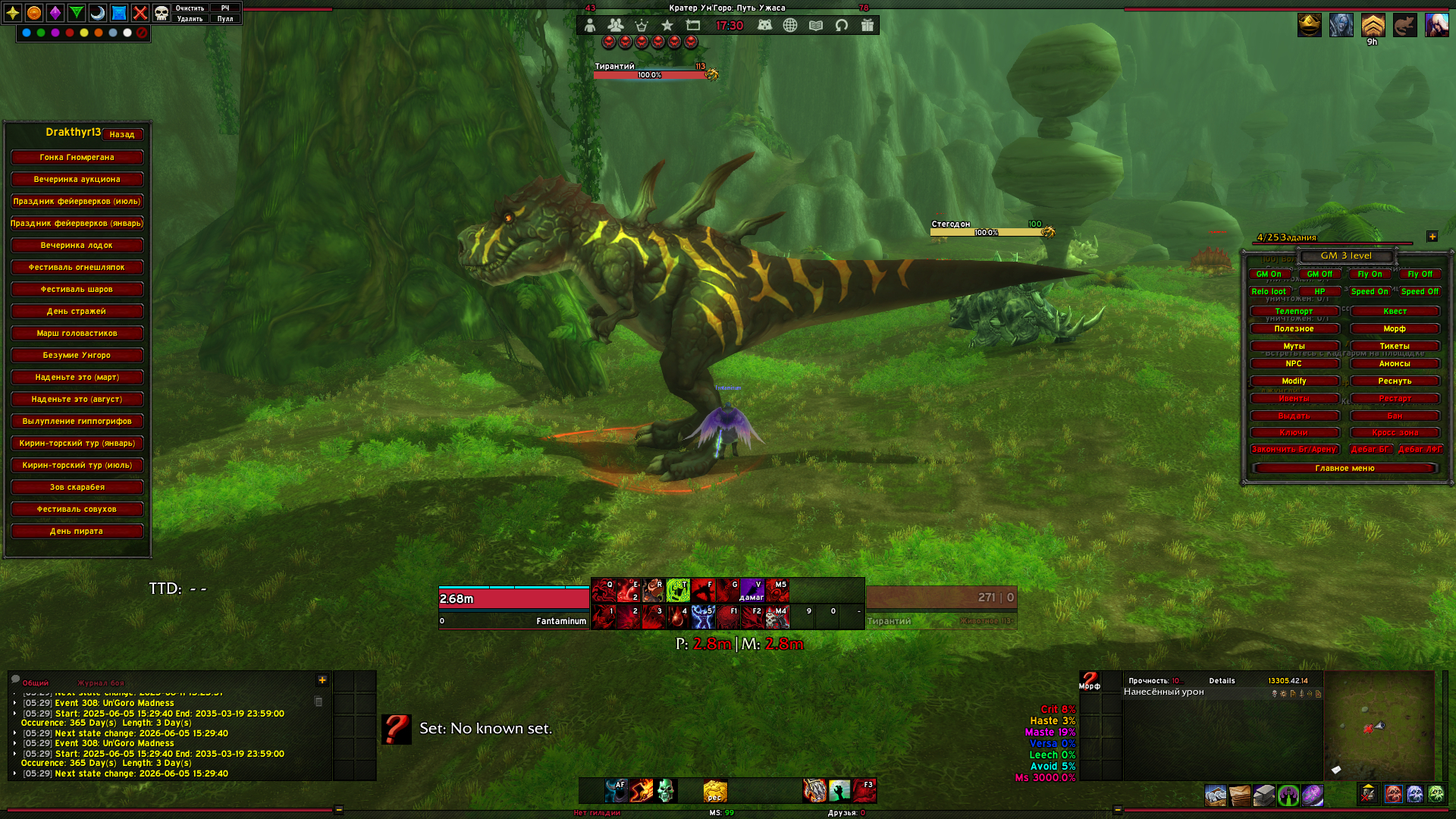Select the skull raid marker icon
This screenshot has width=1456, height=819.
[x=162, y=13]
